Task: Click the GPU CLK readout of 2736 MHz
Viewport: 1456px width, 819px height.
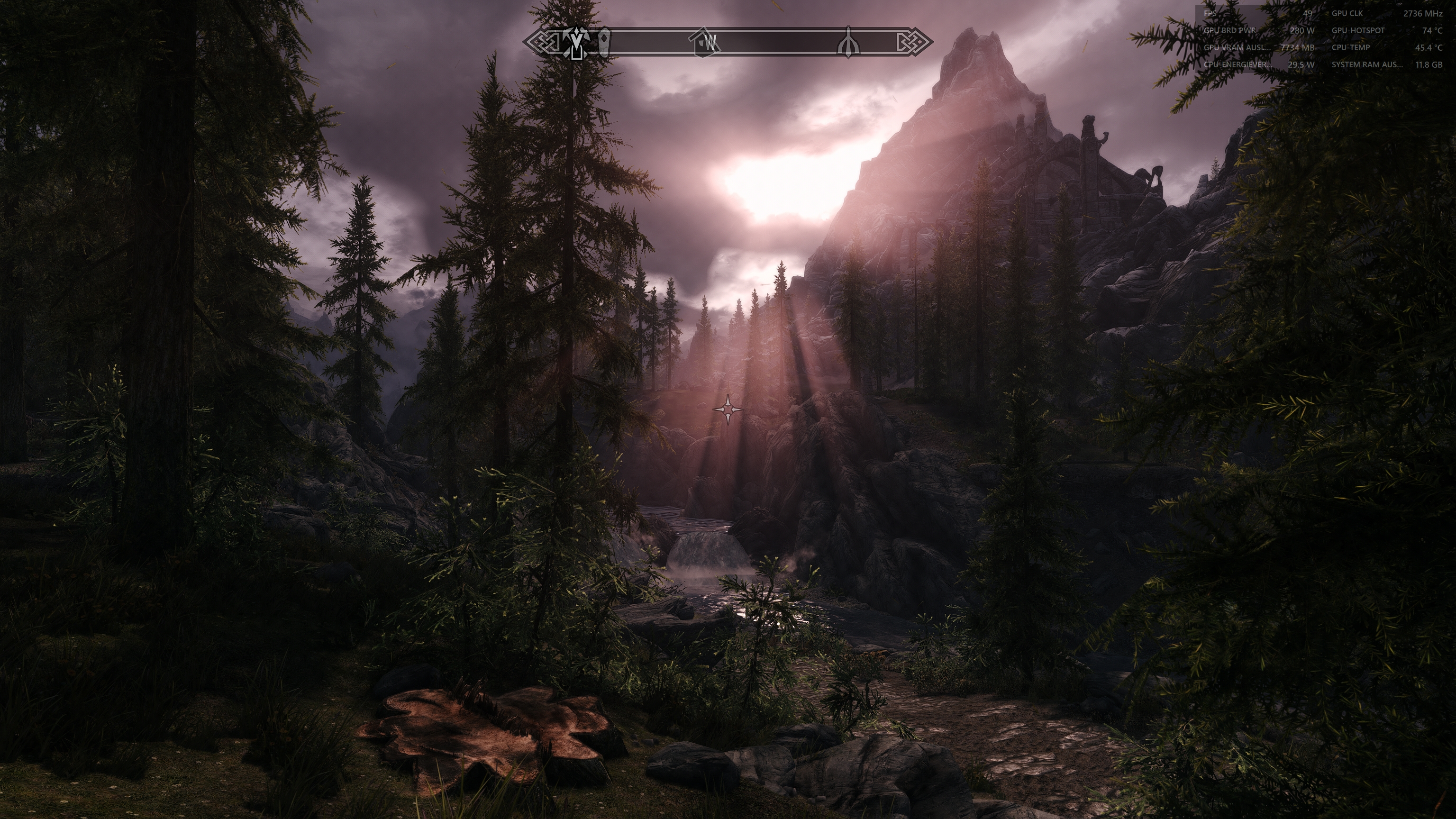Action: pyautogui.click(x=1423, y=14)
